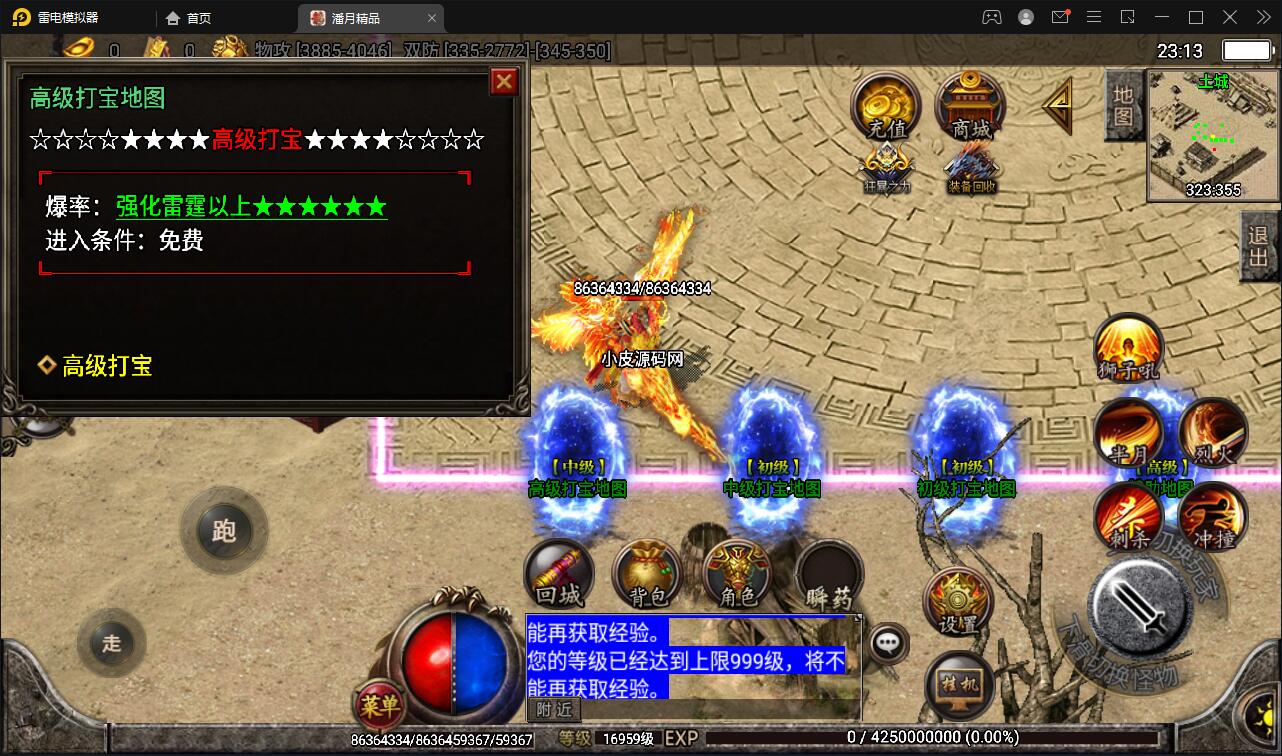Switch movement to 跑 run mode
The height and width of the screenshot is (756, 1282).
coord(224,531)
